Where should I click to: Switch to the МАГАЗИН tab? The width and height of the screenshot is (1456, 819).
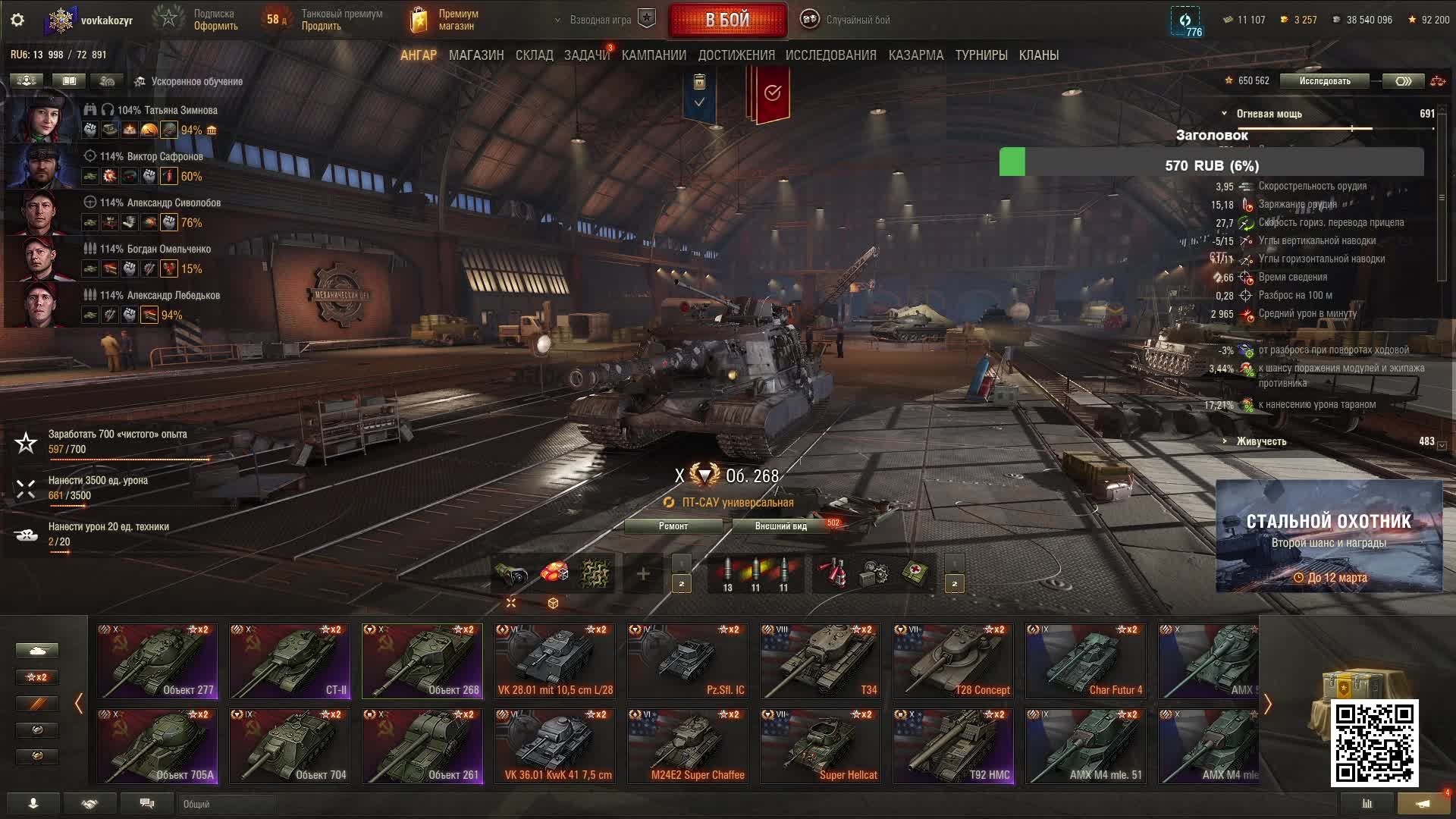tap(475, 55)
